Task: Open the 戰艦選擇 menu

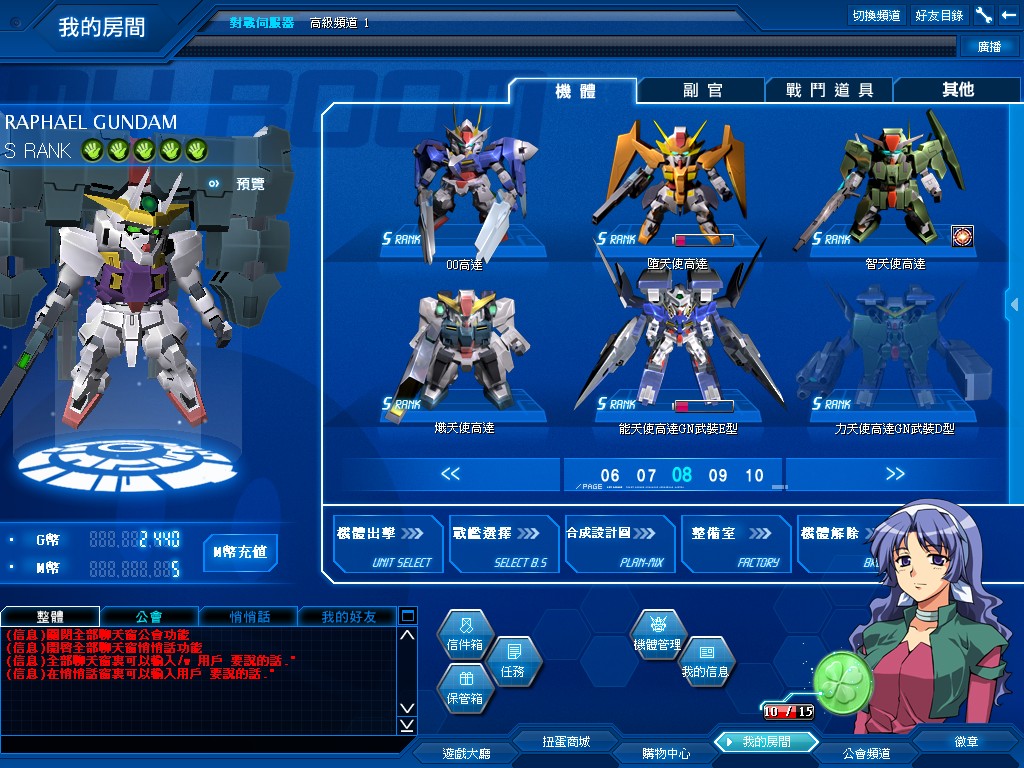Action: (504, 545)
